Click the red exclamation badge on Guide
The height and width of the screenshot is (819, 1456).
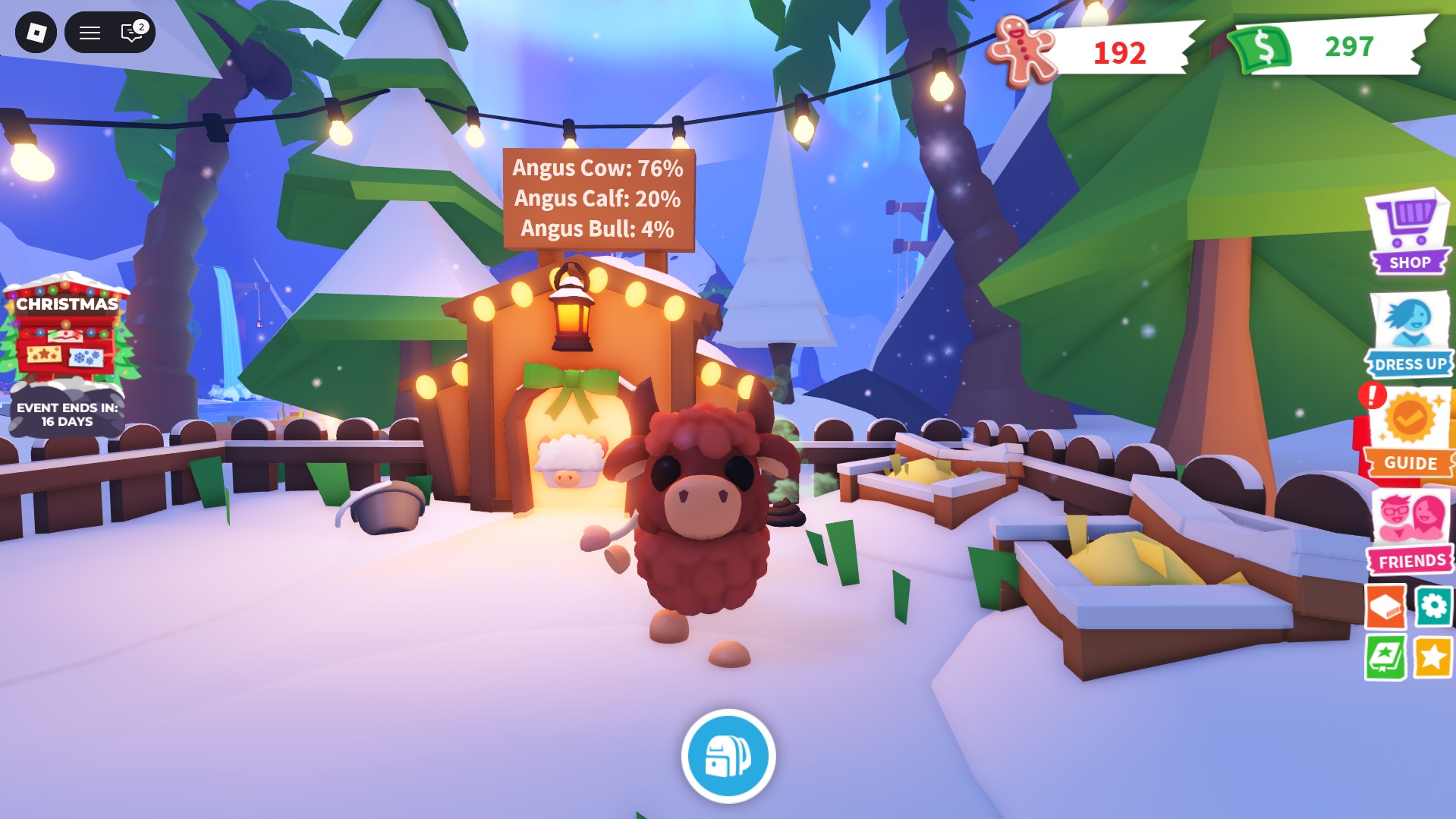coord(1372,394)
